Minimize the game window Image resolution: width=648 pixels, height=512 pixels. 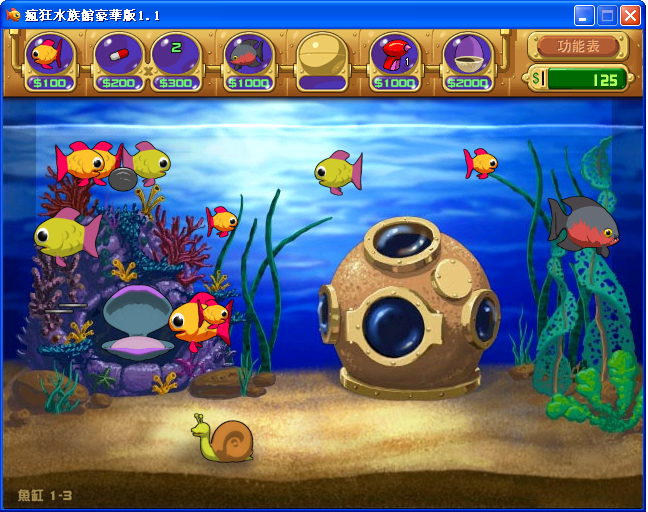[x=584, y=15]
